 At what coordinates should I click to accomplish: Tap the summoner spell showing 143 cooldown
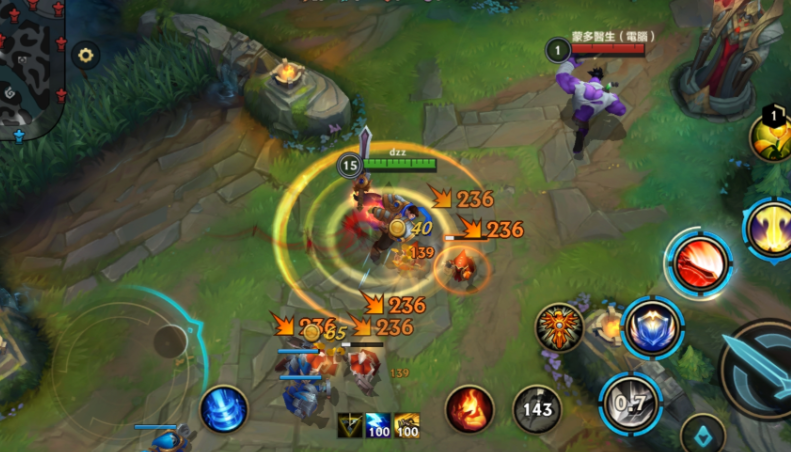click(537, 409)
